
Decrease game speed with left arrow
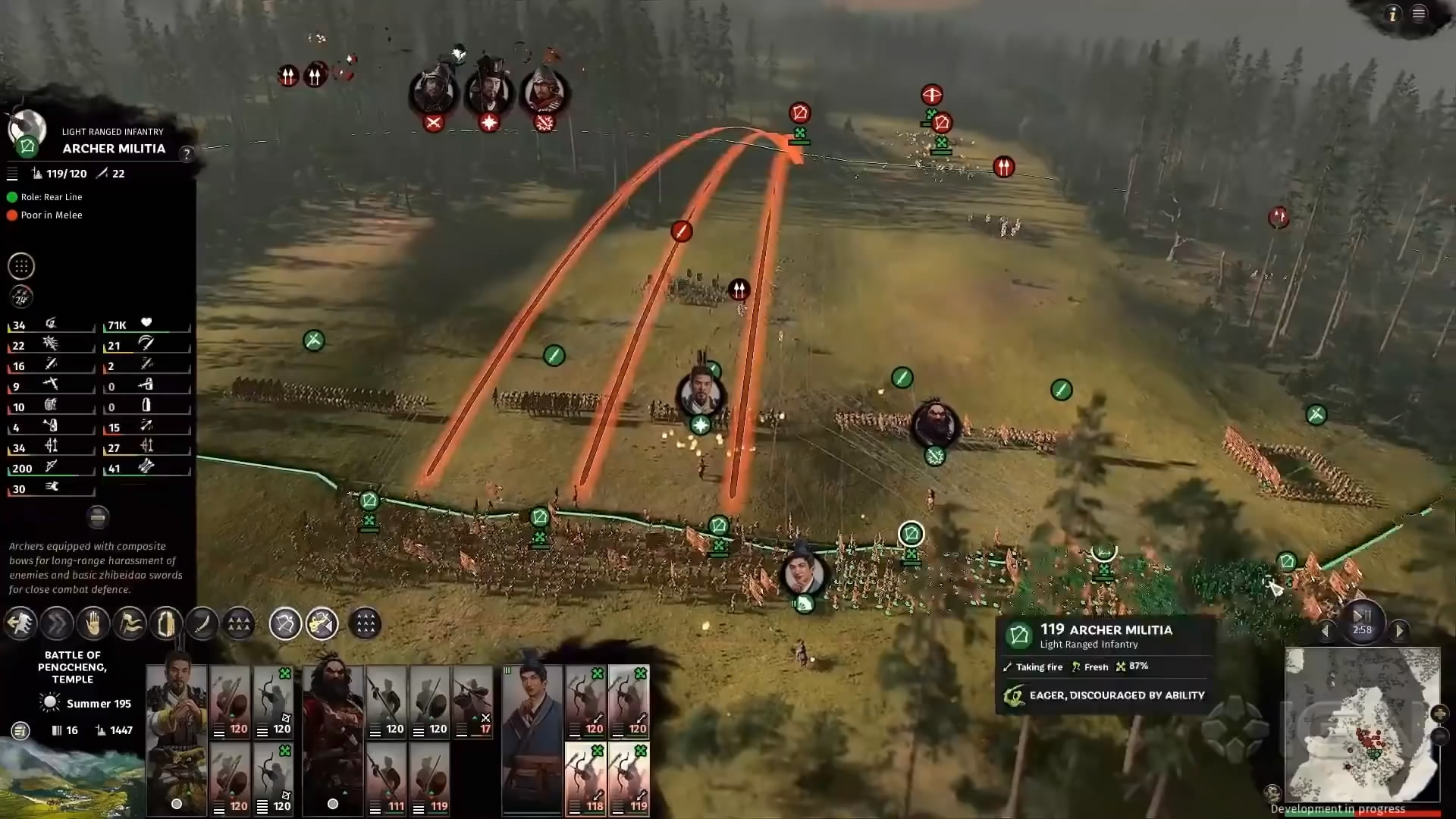tap(1326, 630)
